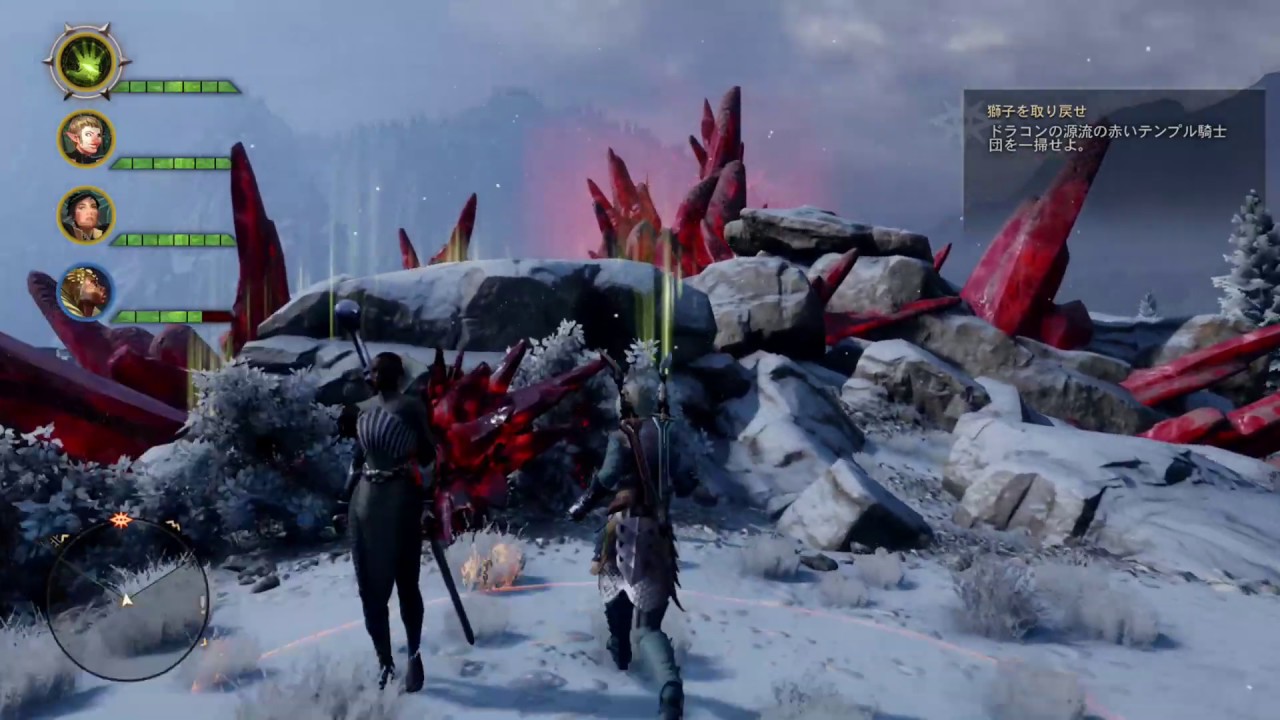Select the Inquisitor's green hand portrait
The width and height of the screenshot is (1280, 720).
tap(87, 62)
